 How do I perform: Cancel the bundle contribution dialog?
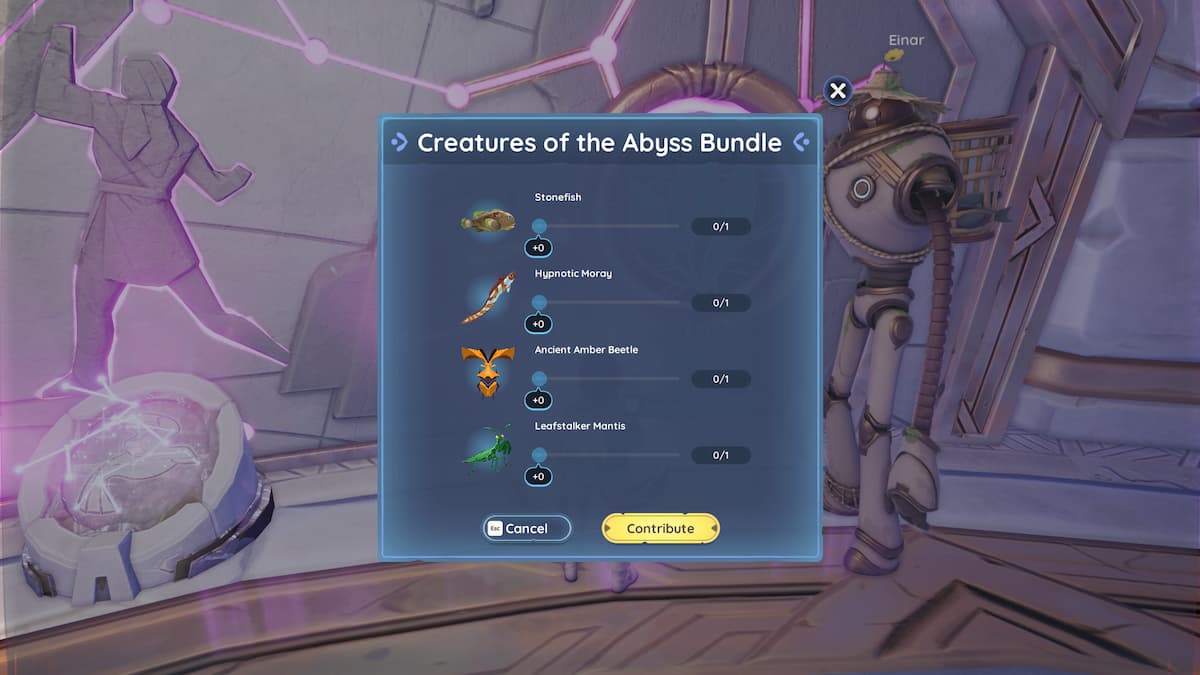(x=527, y=528)
